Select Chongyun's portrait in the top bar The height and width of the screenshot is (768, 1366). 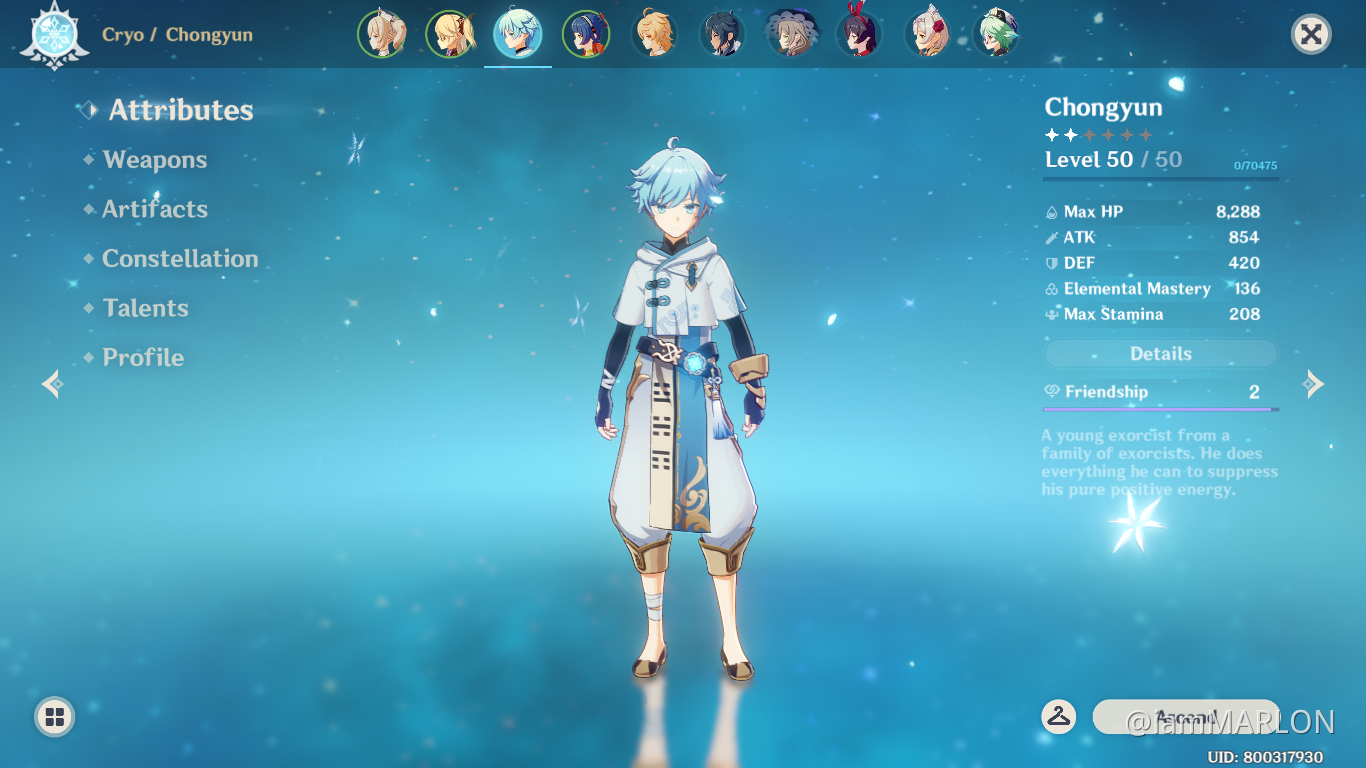[x=518, y=33]
